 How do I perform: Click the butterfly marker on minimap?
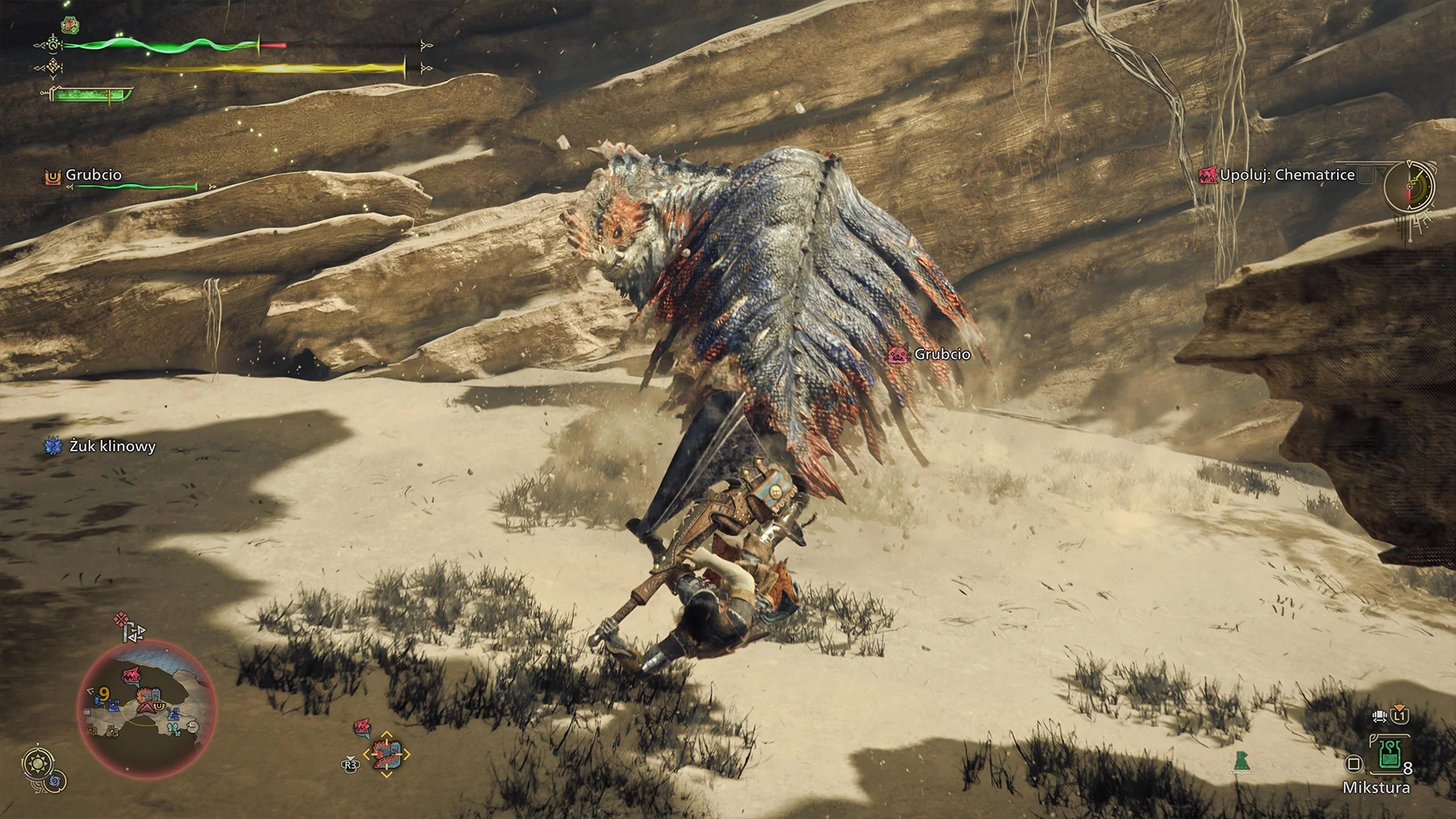click(x=173, y=730)
